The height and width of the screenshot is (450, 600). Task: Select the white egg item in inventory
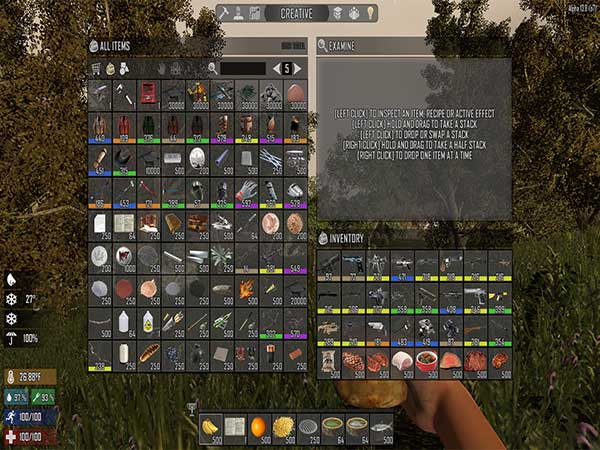tap(401, 361)
